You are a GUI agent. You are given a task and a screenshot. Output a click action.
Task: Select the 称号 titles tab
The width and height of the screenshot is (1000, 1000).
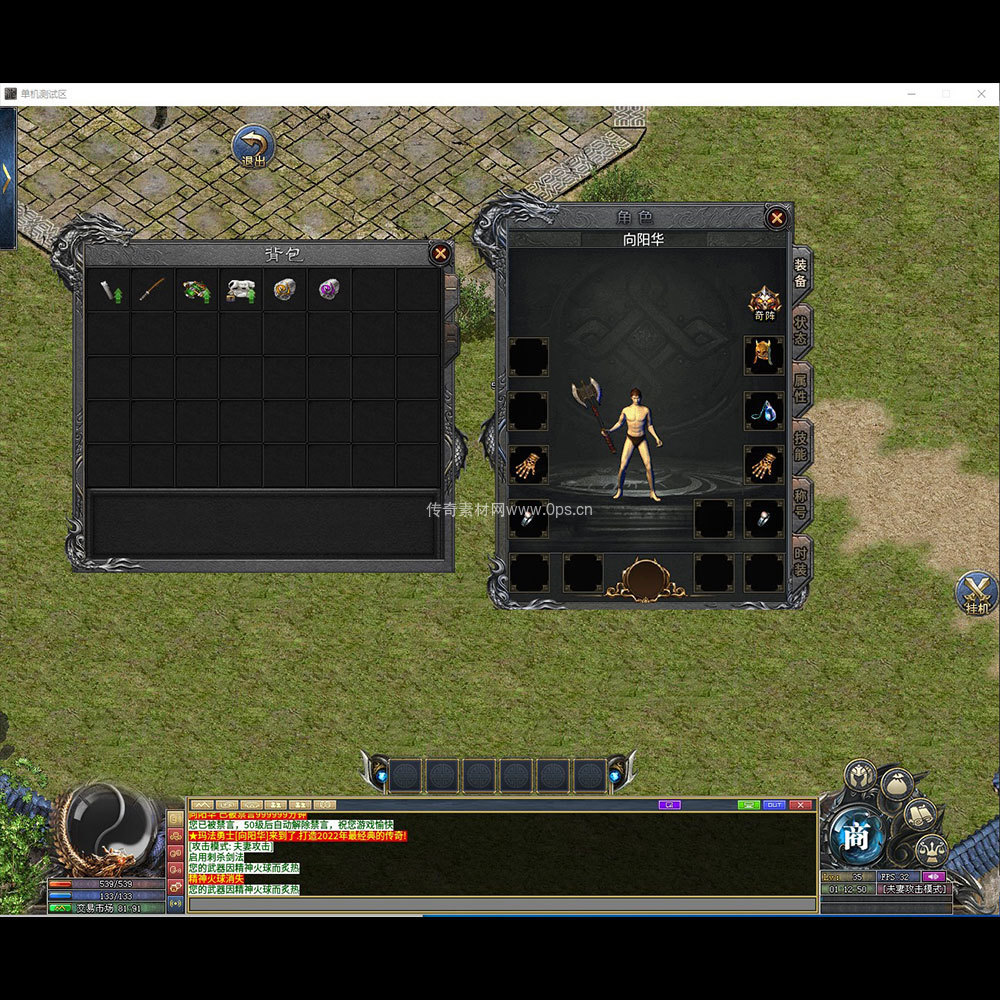click(801, 503)
